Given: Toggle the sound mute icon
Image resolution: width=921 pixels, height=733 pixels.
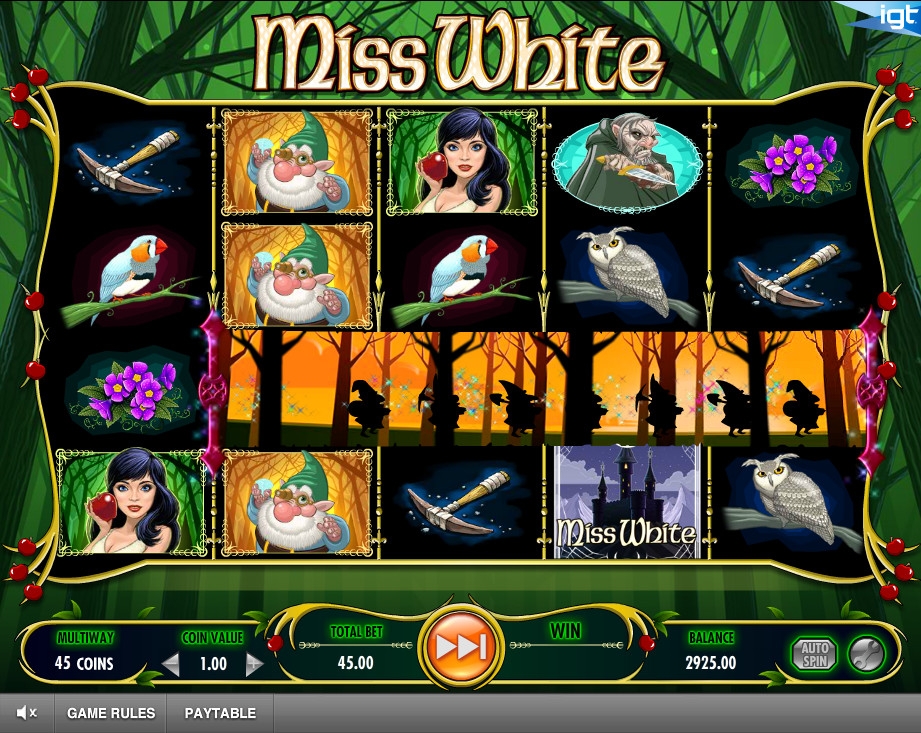Looking at the screenshot, I should pyautogui.click(x=27, y=713).
